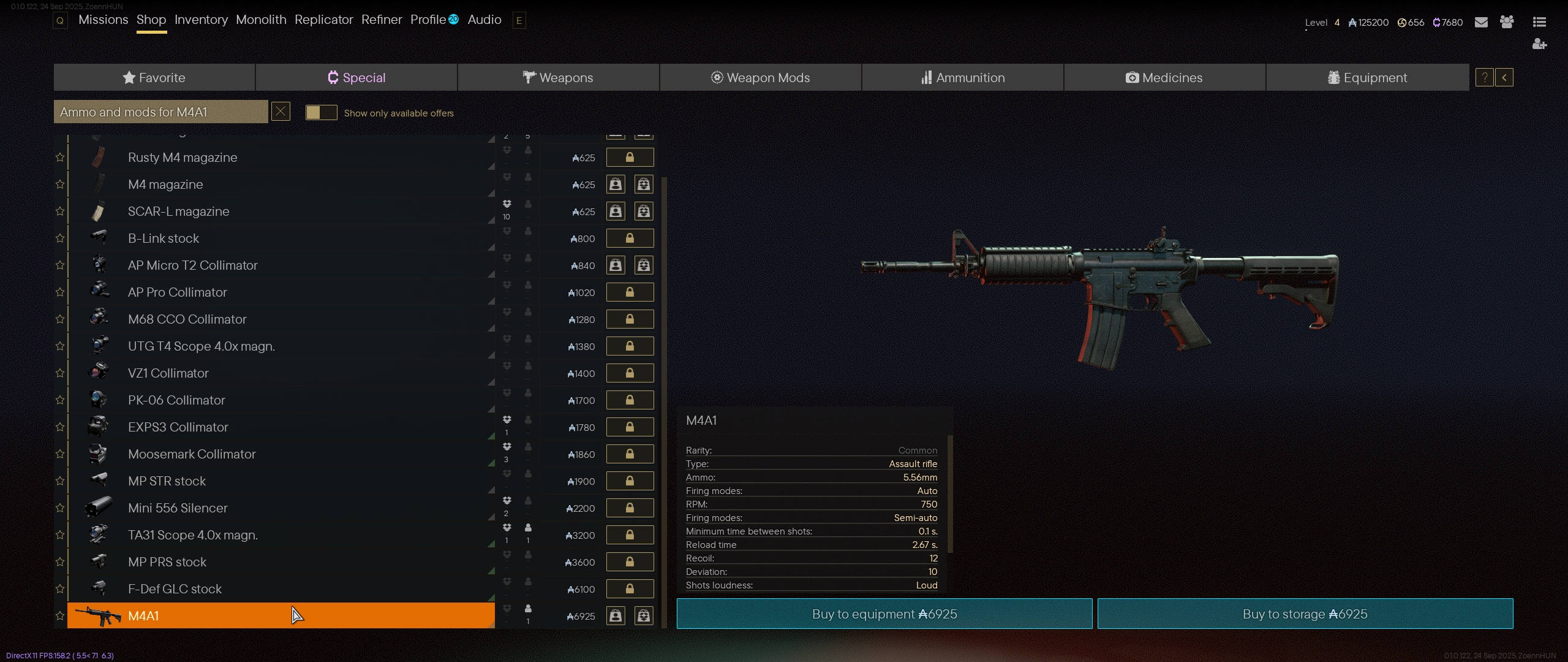Switch to the Replicator screen
1568x662 pixels.
point(323,20)
